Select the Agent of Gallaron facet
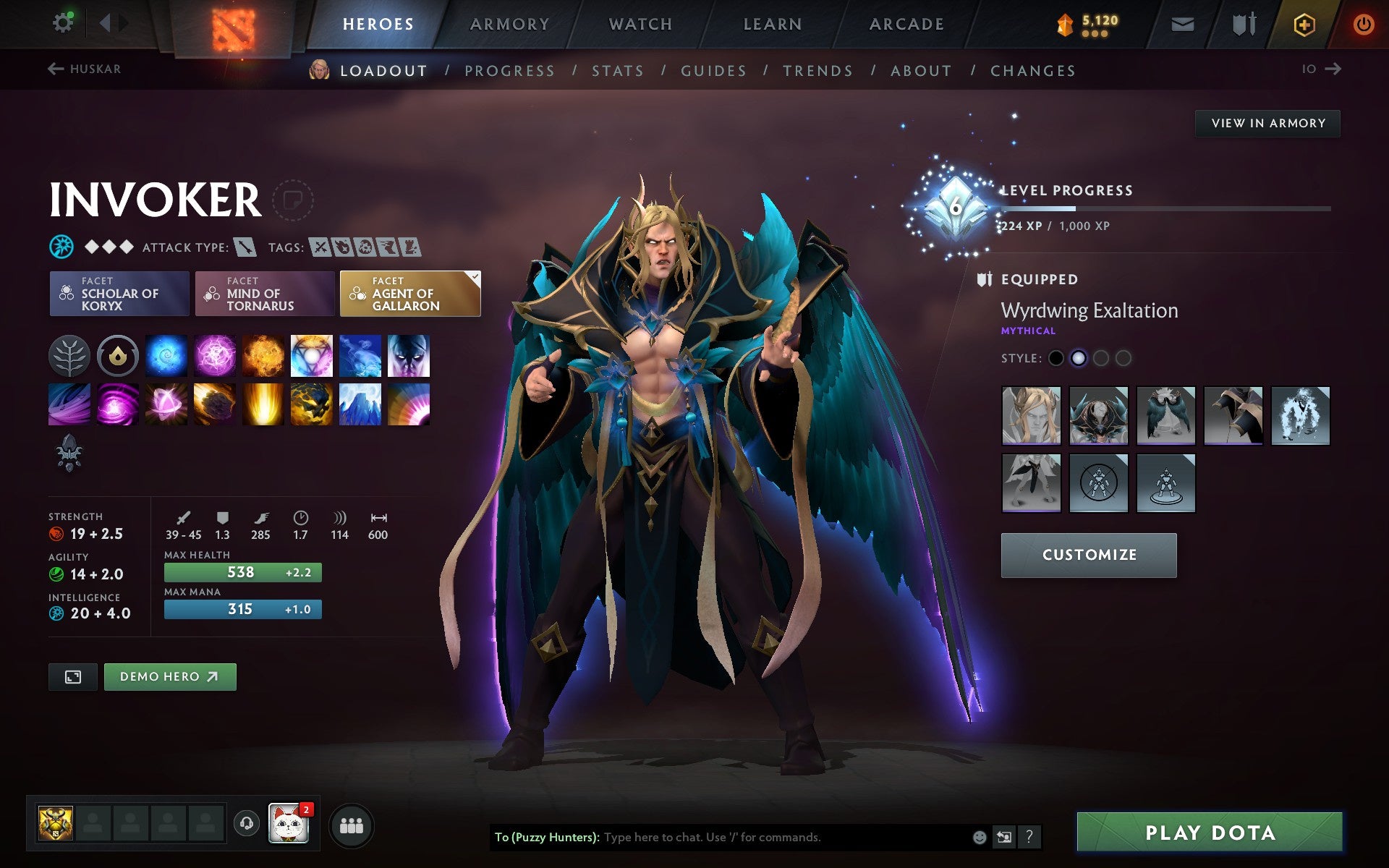The image size is (1389, 868). point(409,294)
